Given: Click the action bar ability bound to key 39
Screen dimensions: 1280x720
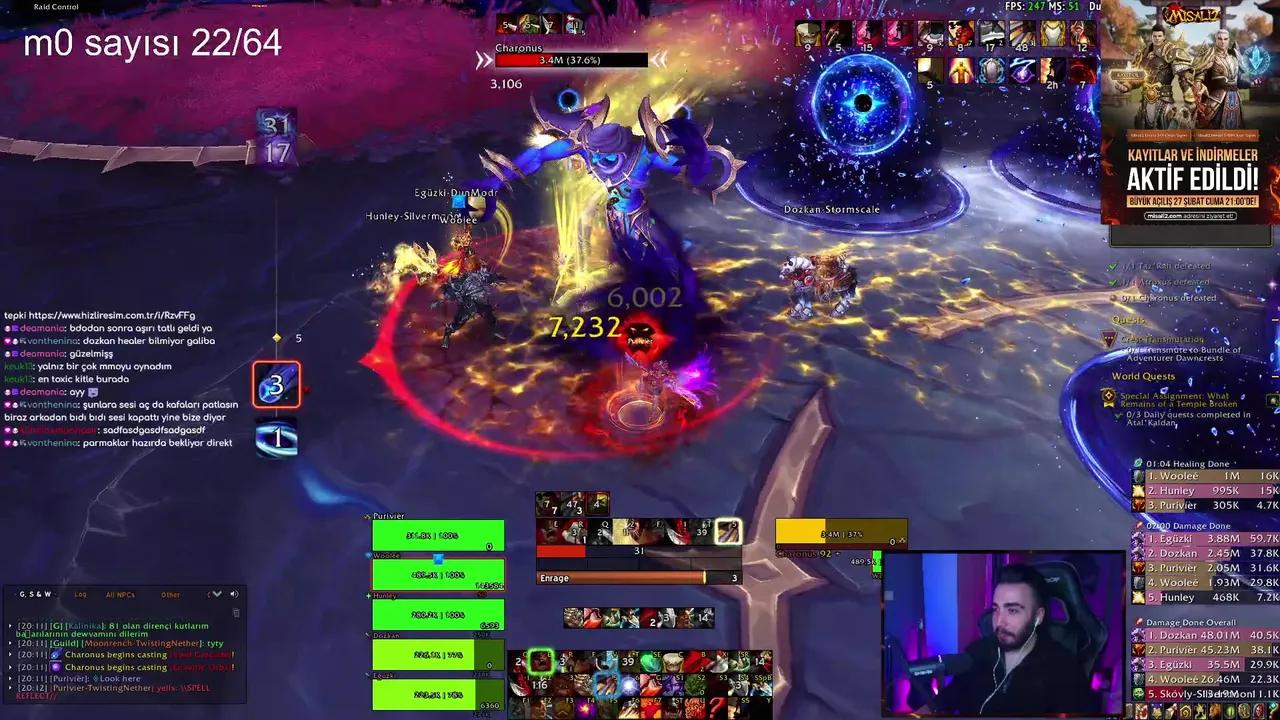Looking at the screenshot, I should pos(630,659).
